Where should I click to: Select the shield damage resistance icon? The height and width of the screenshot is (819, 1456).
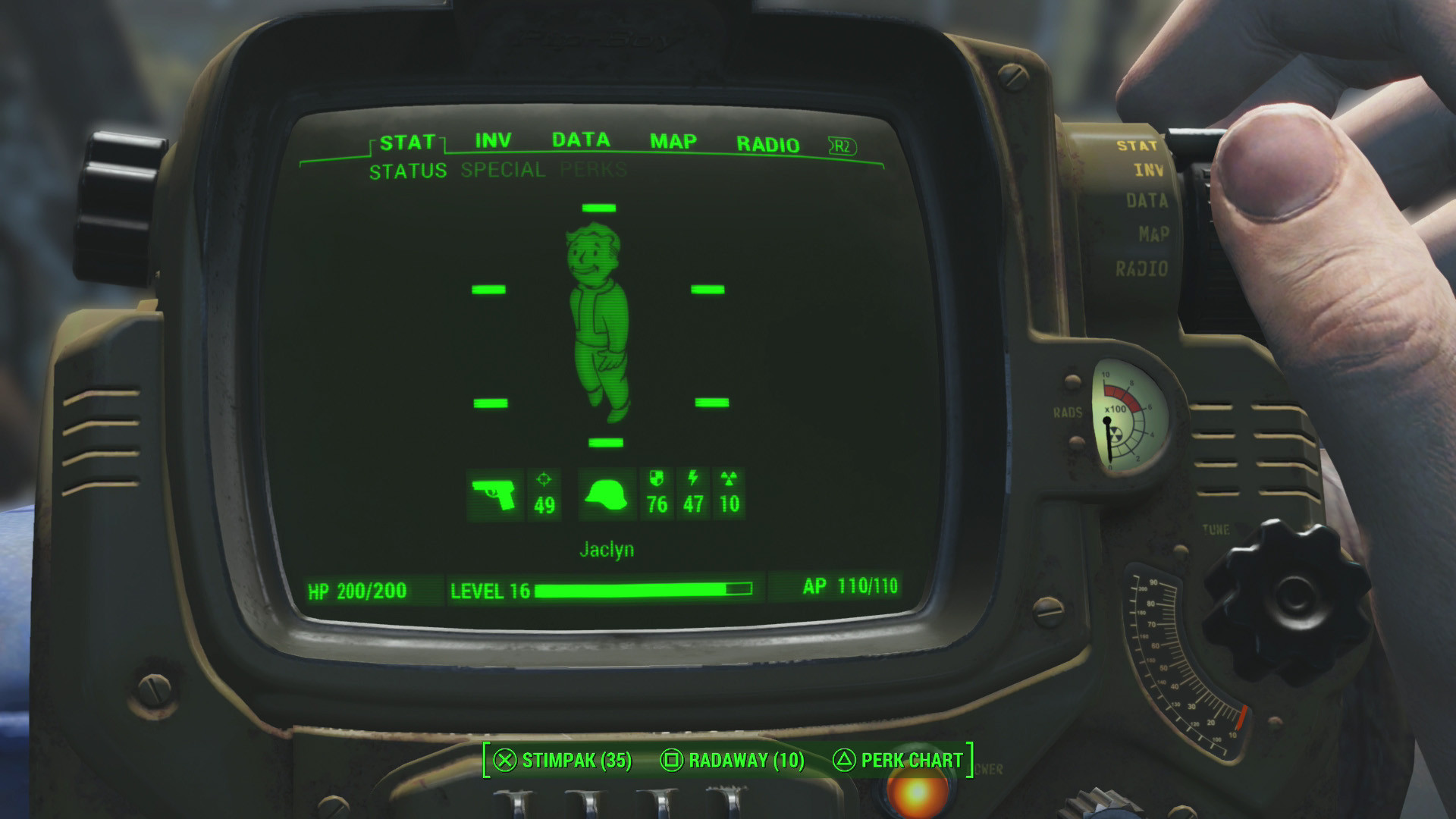pyautogui.click(x=657, y=478)
